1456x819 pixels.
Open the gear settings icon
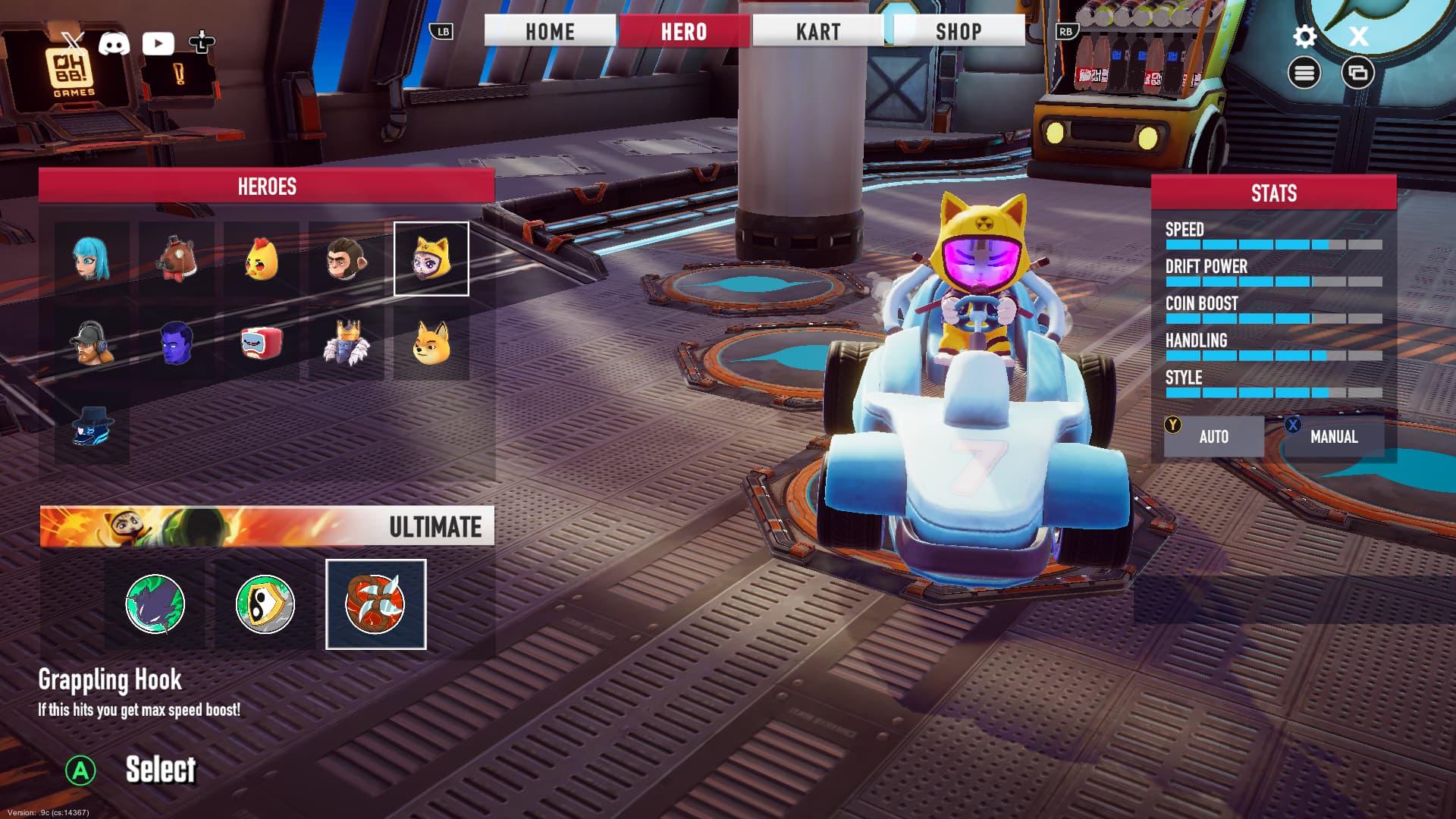(x=1304, y=36)
